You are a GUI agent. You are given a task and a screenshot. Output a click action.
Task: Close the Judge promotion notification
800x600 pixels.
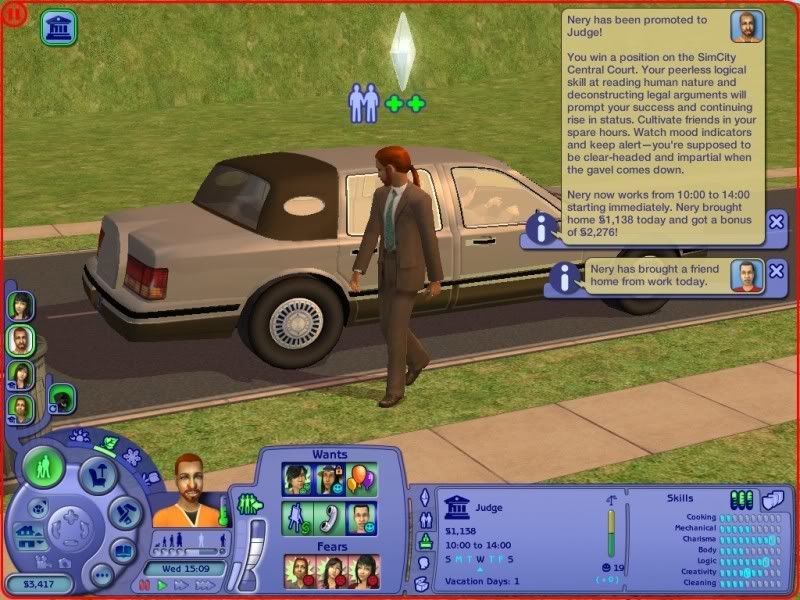point(777,222)
